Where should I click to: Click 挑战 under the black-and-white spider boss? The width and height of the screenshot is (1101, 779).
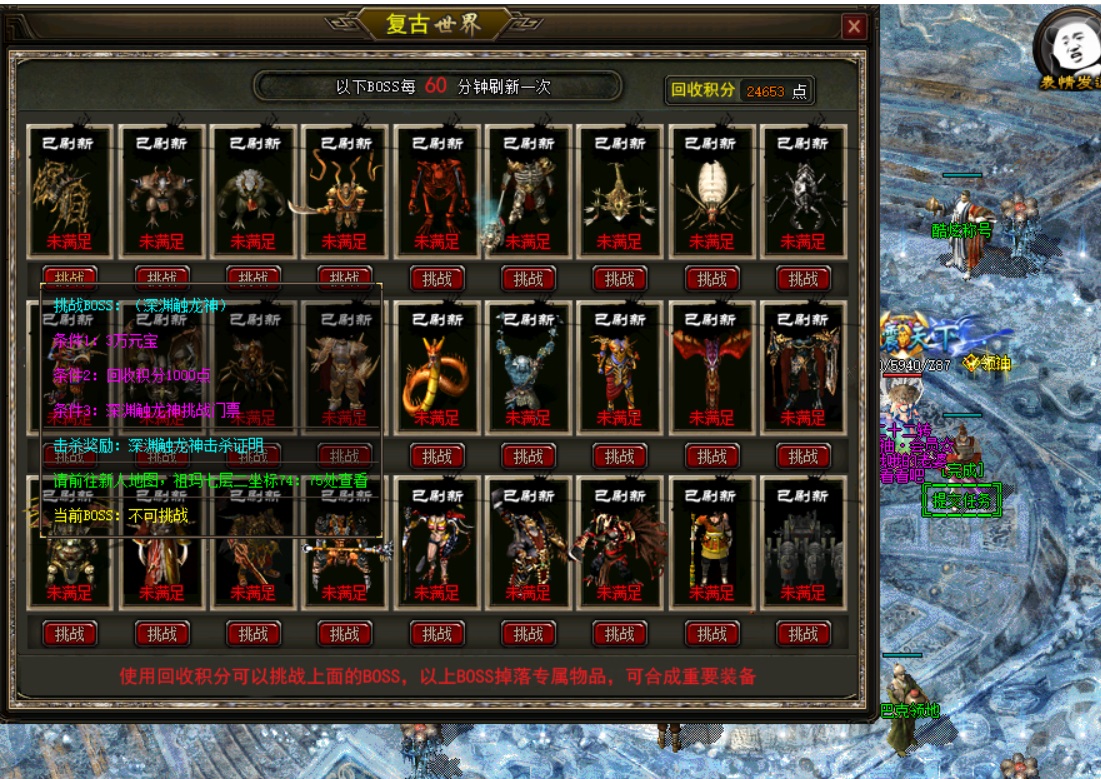click(803, 278)
